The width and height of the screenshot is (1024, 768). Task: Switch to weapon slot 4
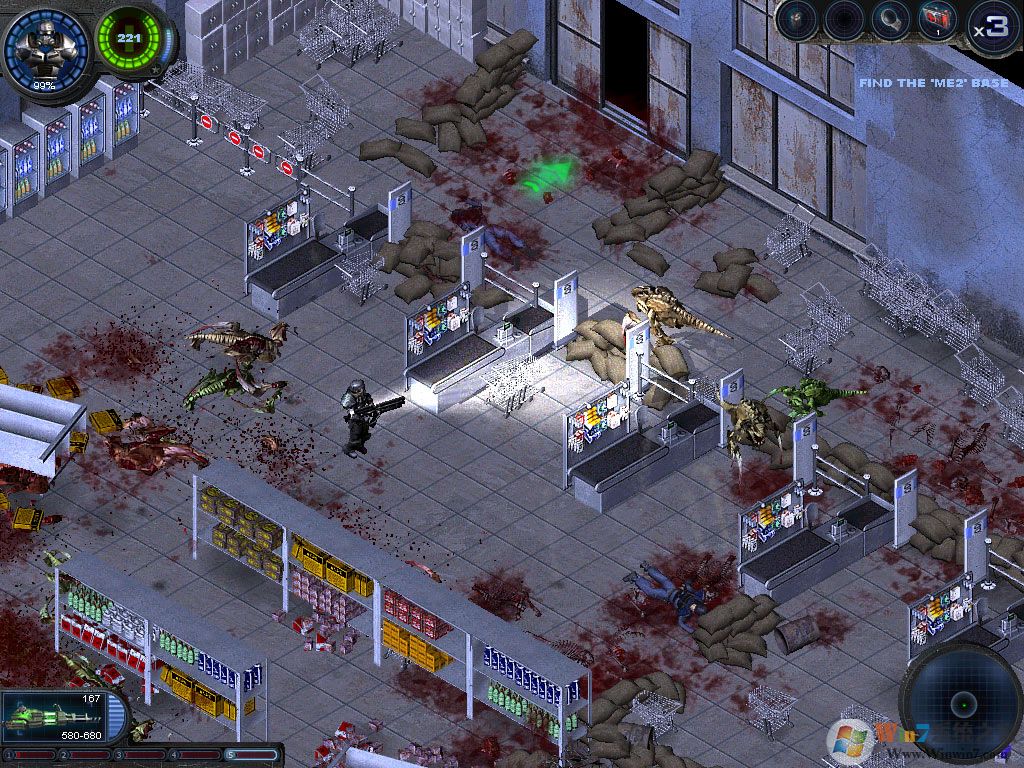tap(197, 754)
